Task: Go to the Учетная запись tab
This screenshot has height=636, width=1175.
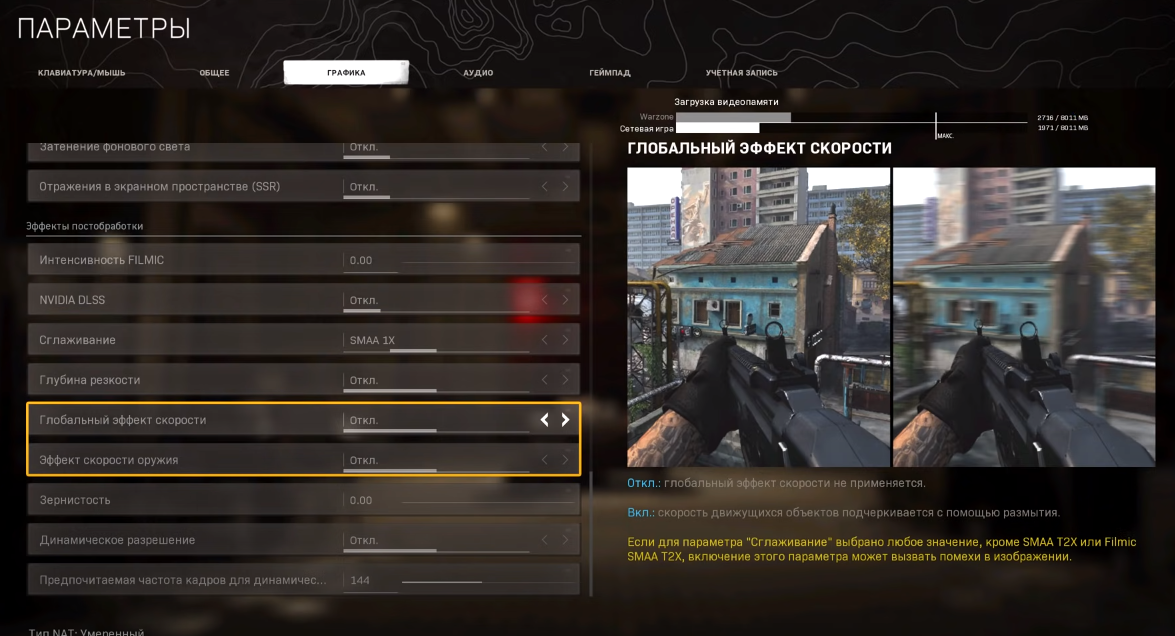Action: pyautogui.click(x=741, y=73)
